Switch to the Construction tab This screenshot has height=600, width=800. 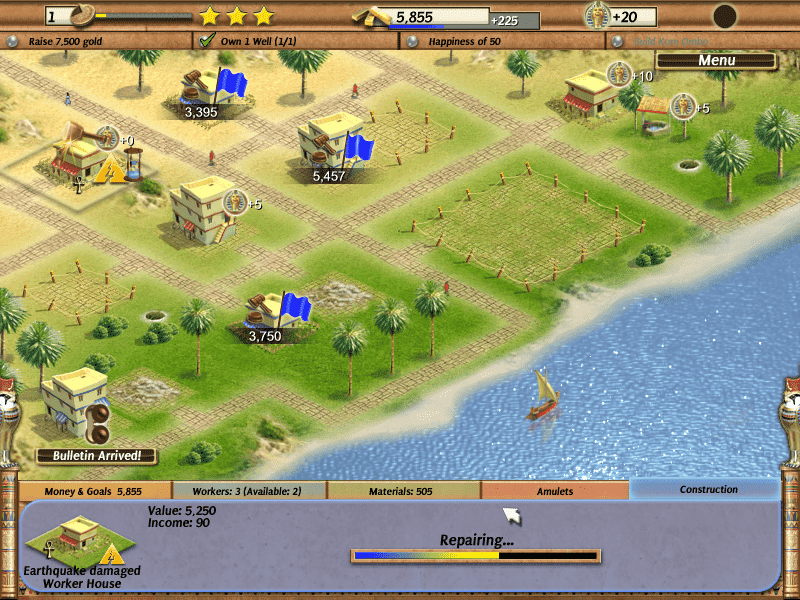pyautogui.click(x=708, y=490)
